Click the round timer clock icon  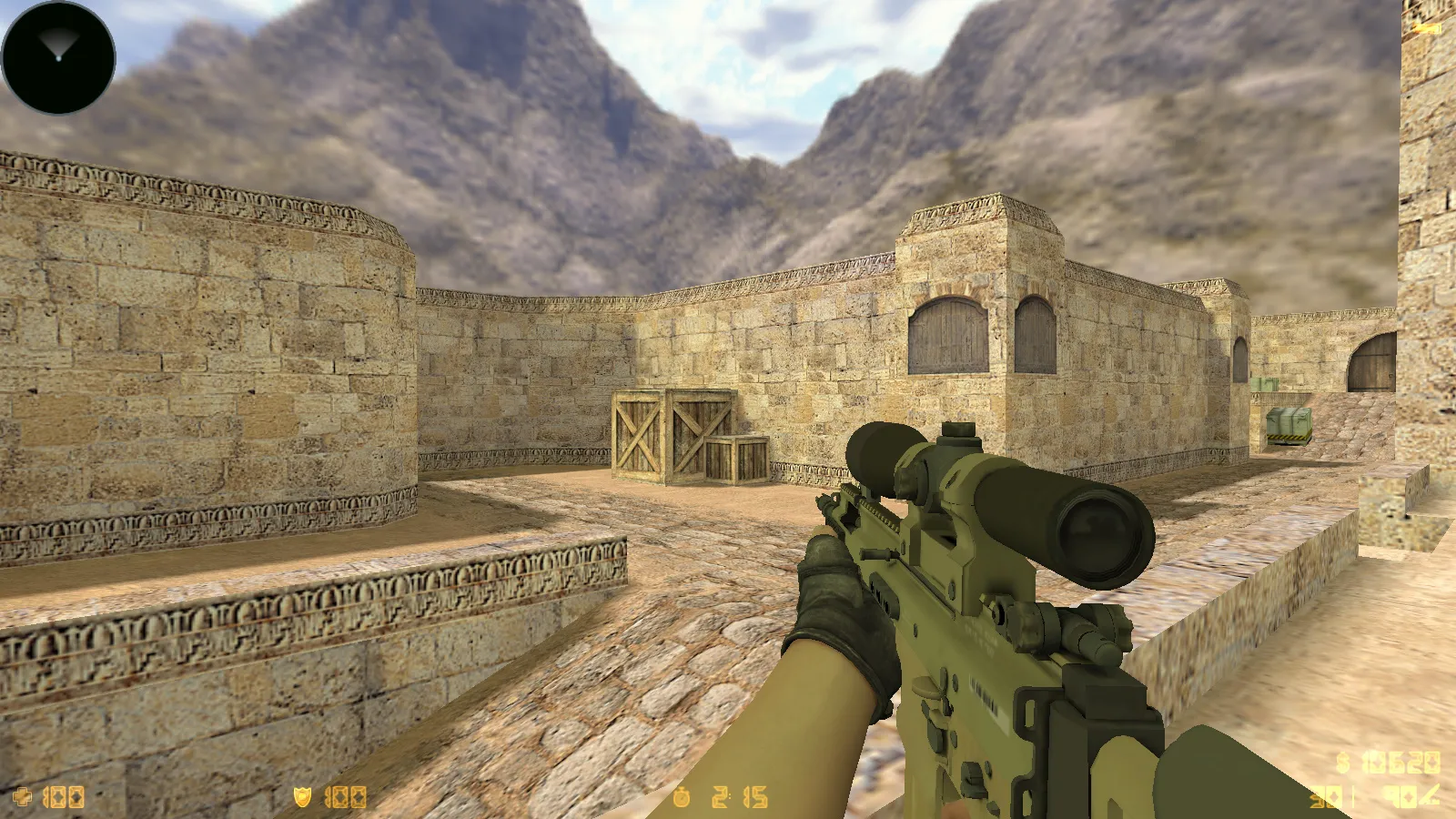pos(681,798)
